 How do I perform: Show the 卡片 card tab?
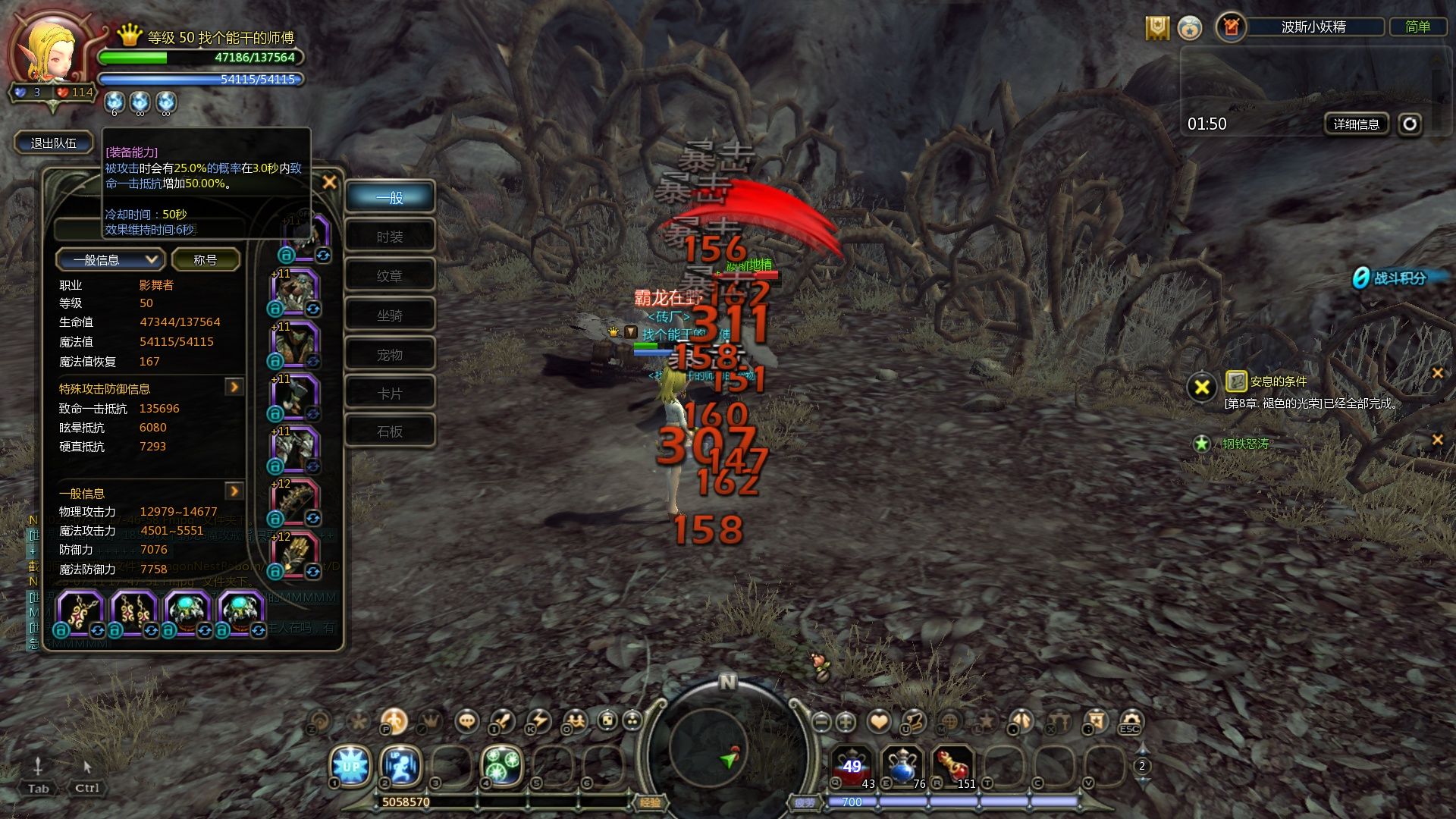click(x=390, y=394)
